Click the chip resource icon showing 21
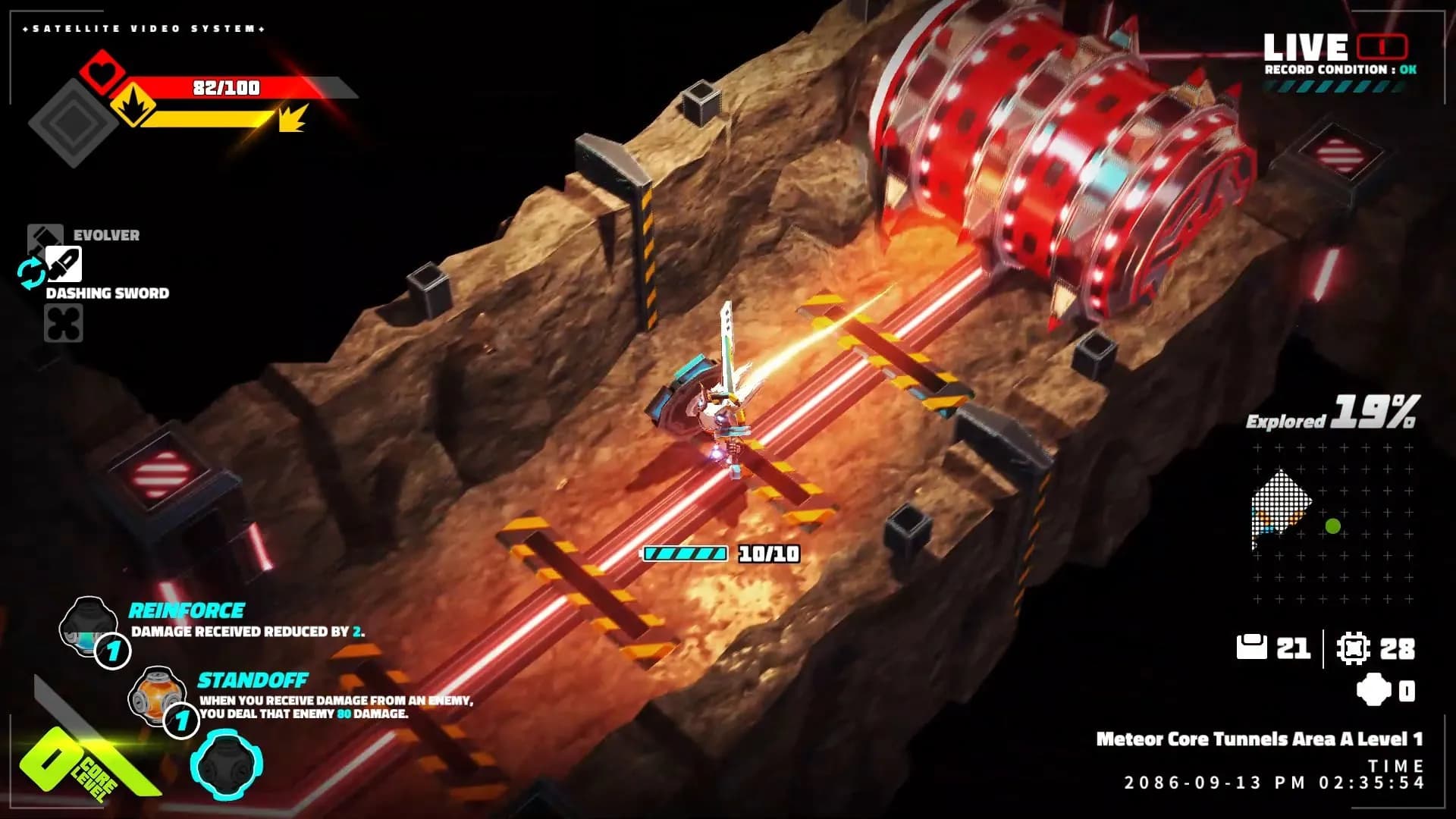This screenshot has height=819, width=1456. (1251, 648)
